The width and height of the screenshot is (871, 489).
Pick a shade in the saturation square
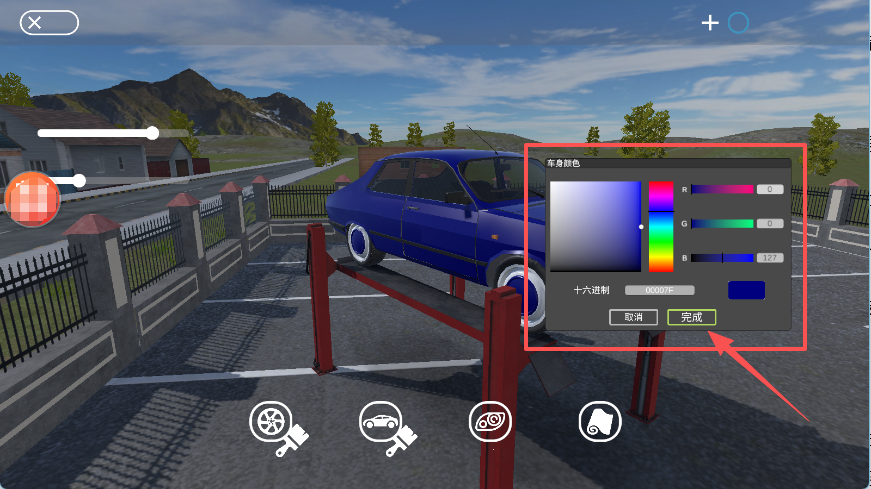tap(594, 226)
